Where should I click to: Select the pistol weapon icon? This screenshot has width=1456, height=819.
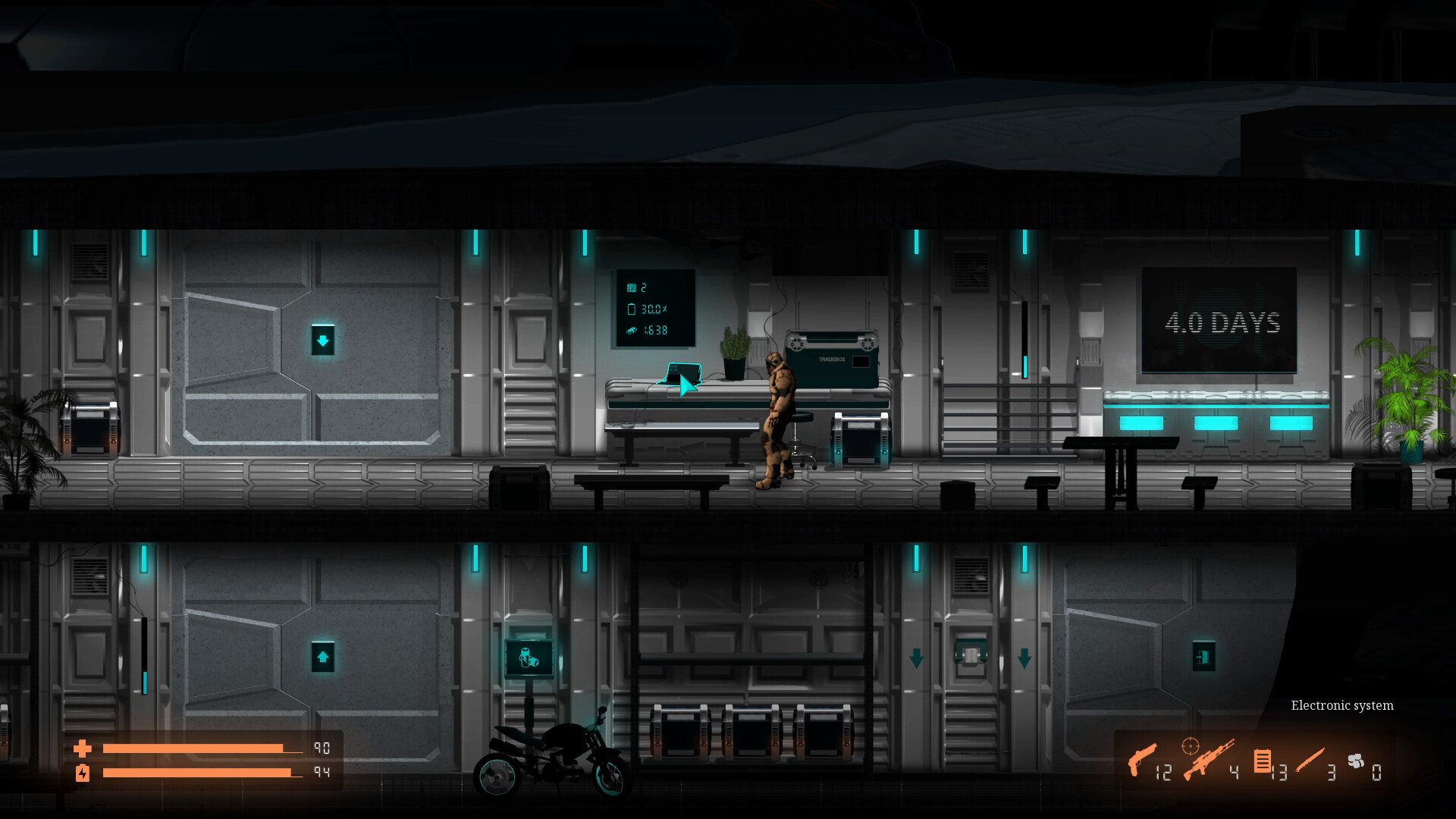pyautogui.click(x=1141, y=759)
